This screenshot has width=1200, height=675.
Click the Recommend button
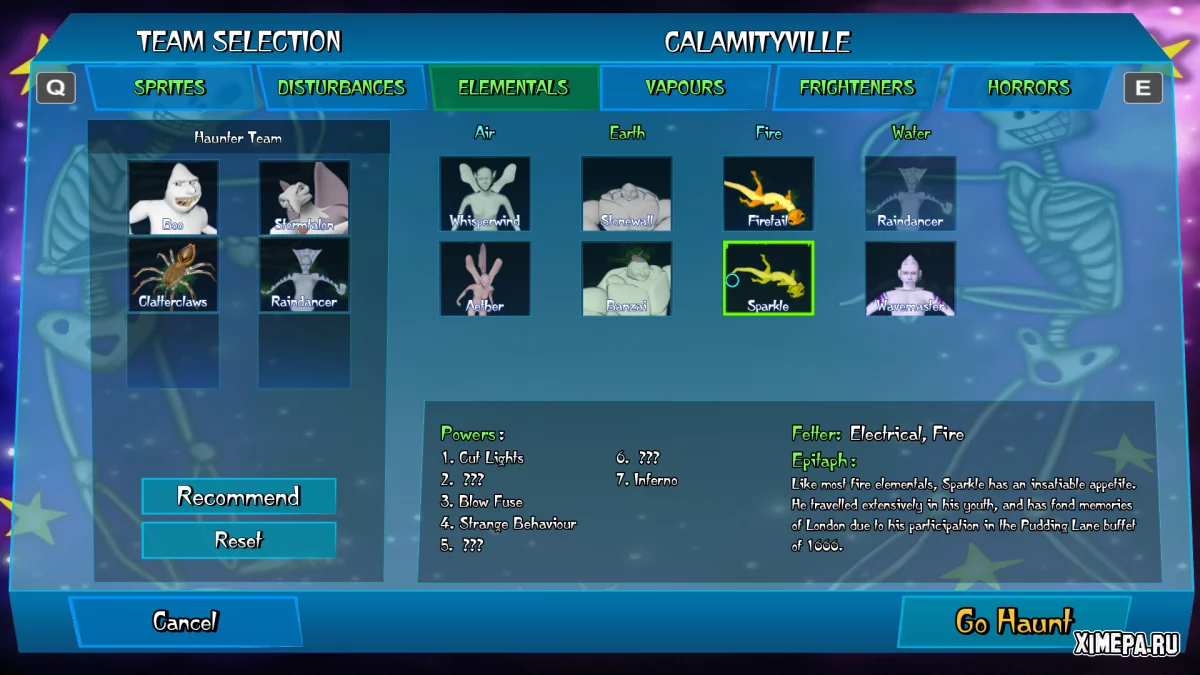point(239,497)
